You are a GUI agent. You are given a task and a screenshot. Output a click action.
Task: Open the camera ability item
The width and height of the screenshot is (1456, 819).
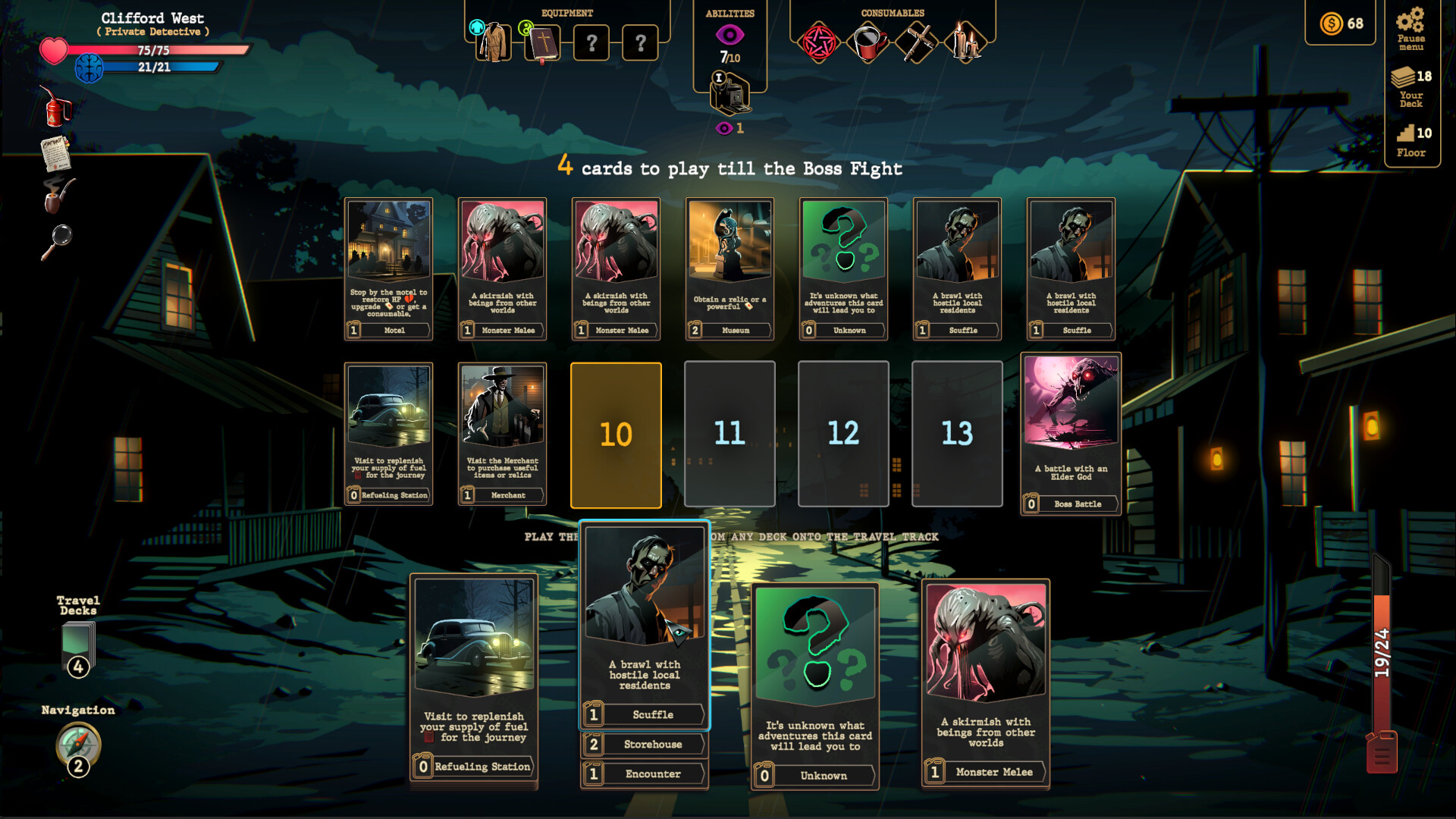click(729, 95)
